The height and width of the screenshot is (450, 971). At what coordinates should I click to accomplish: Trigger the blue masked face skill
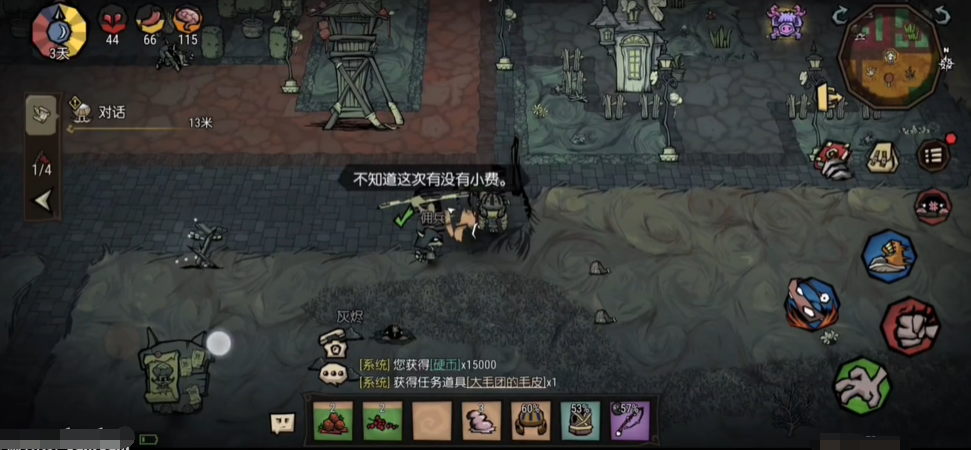[x=811, y=303]
